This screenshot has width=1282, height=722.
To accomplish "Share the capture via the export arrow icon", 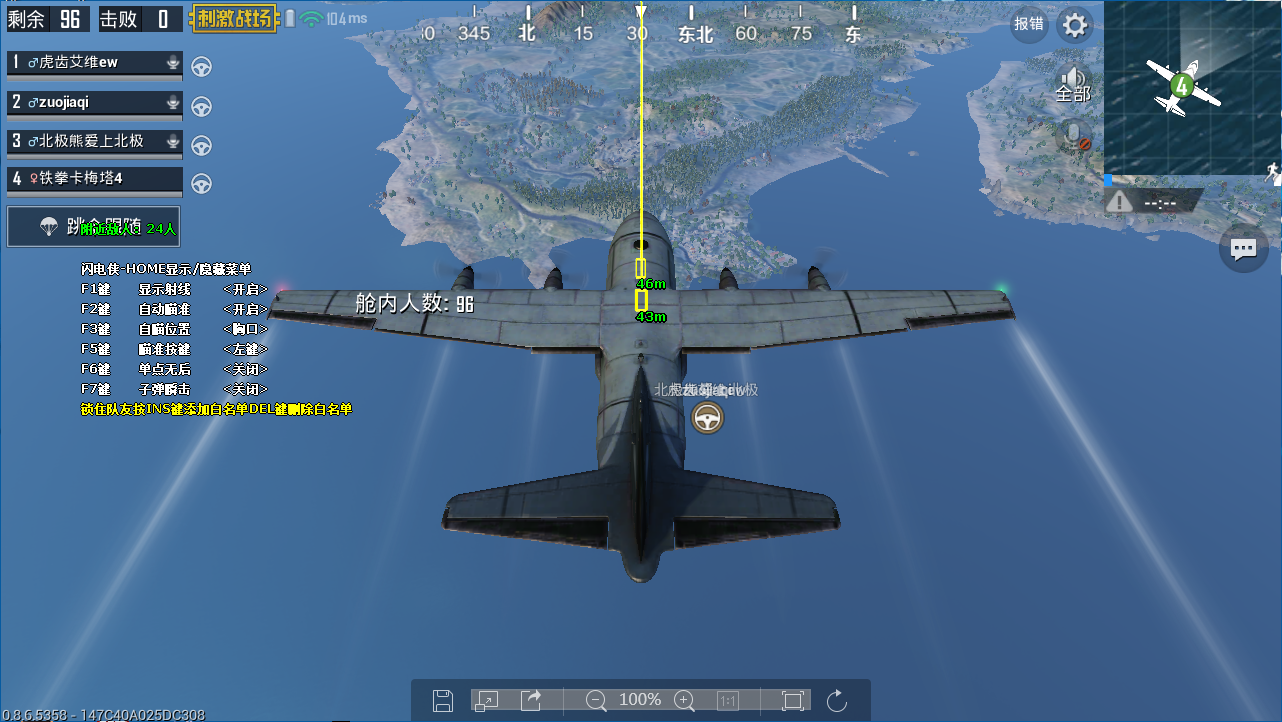I will [x=531, y=700].
